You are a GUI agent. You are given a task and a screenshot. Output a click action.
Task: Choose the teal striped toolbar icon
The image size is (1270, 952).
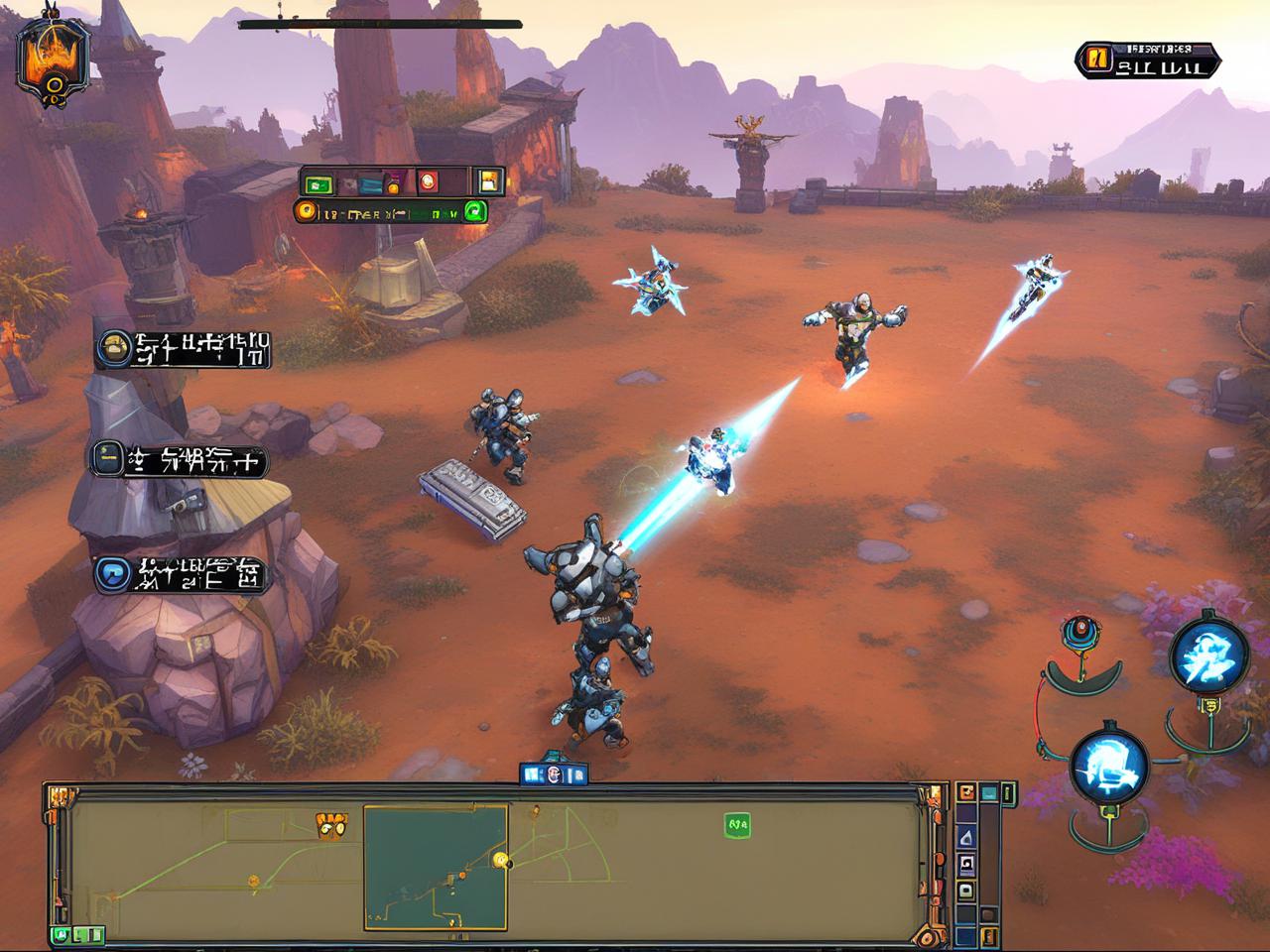(x=368, y=182)
